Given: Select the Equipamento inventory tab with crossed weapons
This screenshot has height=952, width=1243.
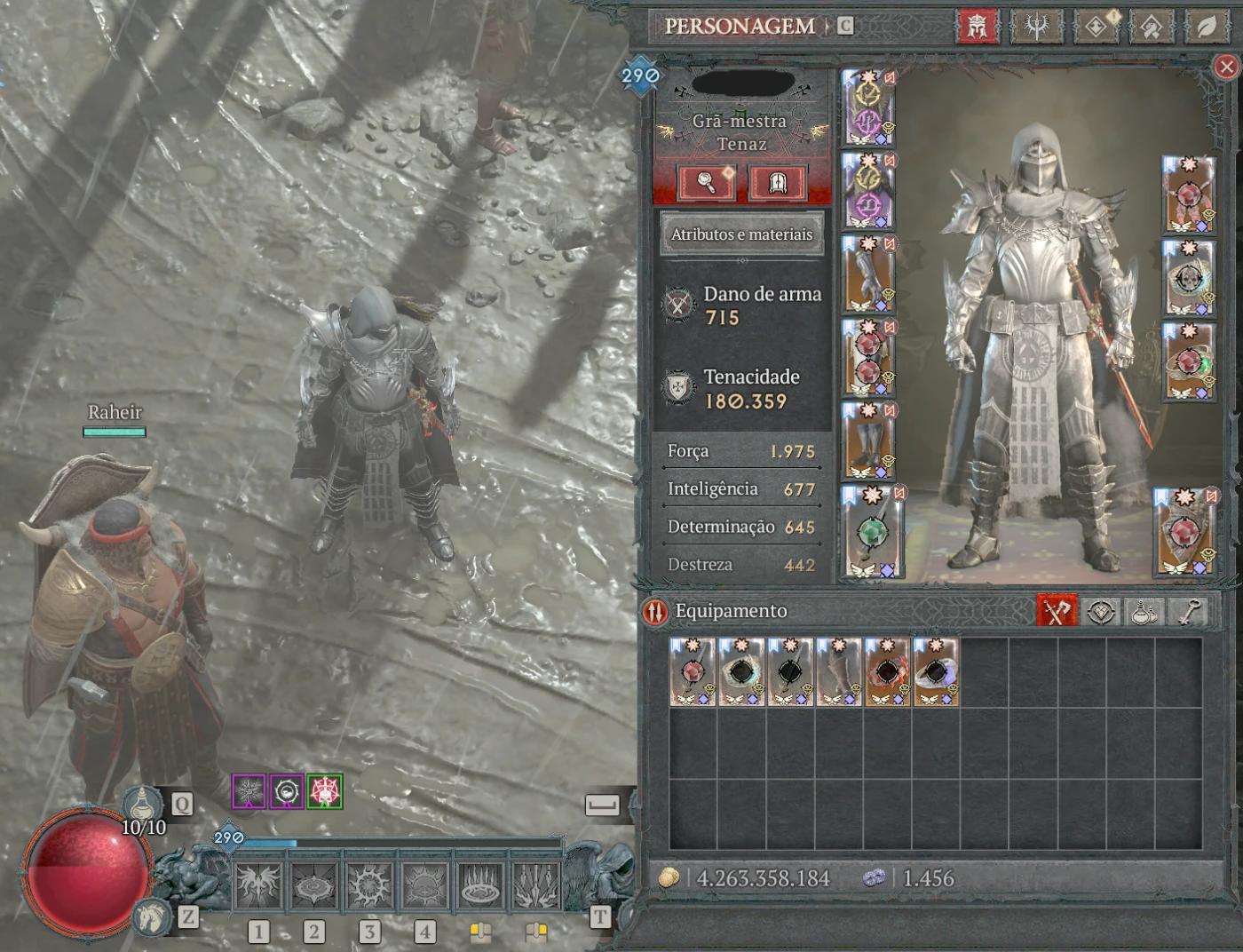Looking at the screenshot, I should tap(1057, 611).
